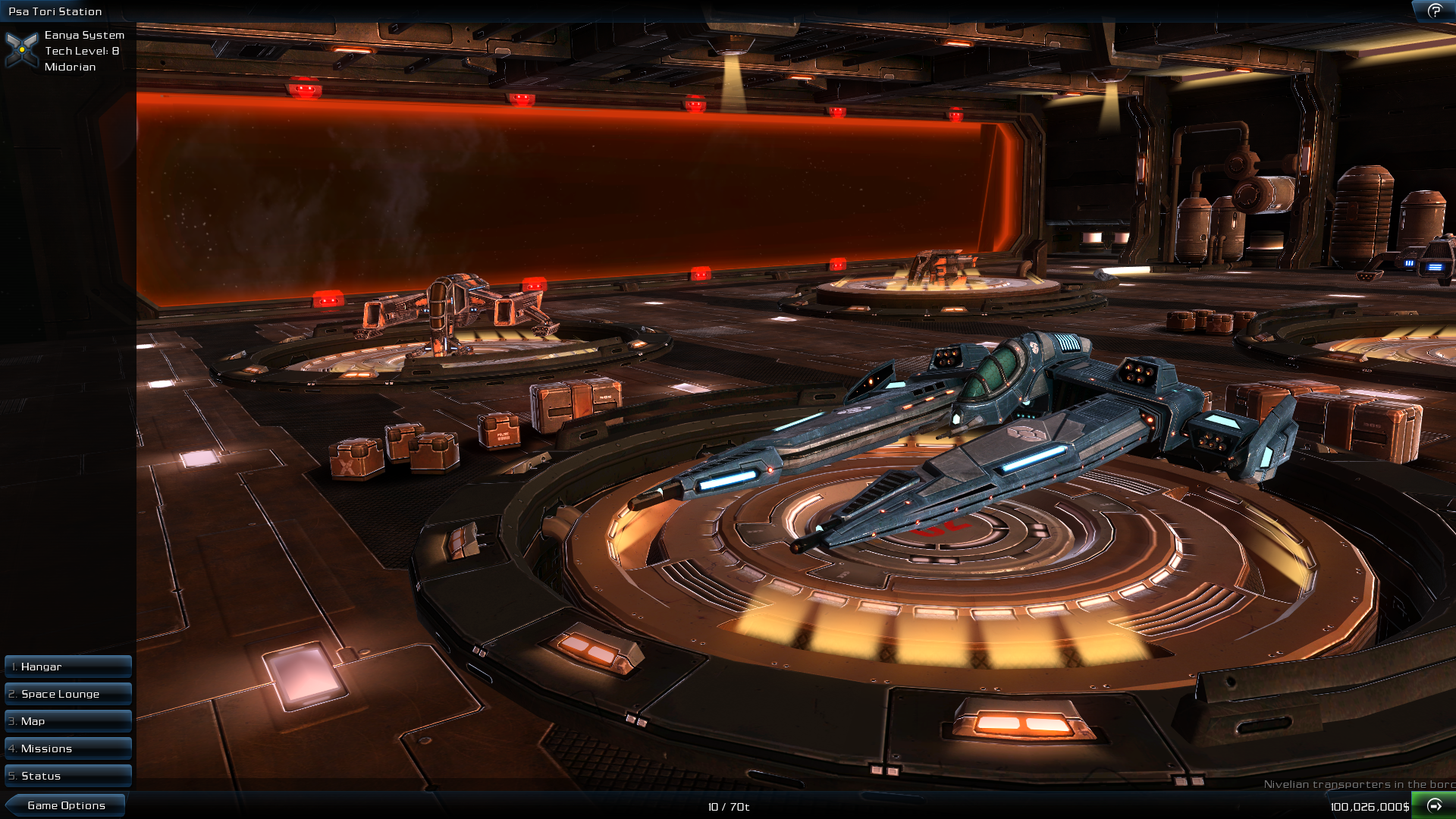The image size is (1456, 819).
Task: Open the Missions screen
Action: 67,748
